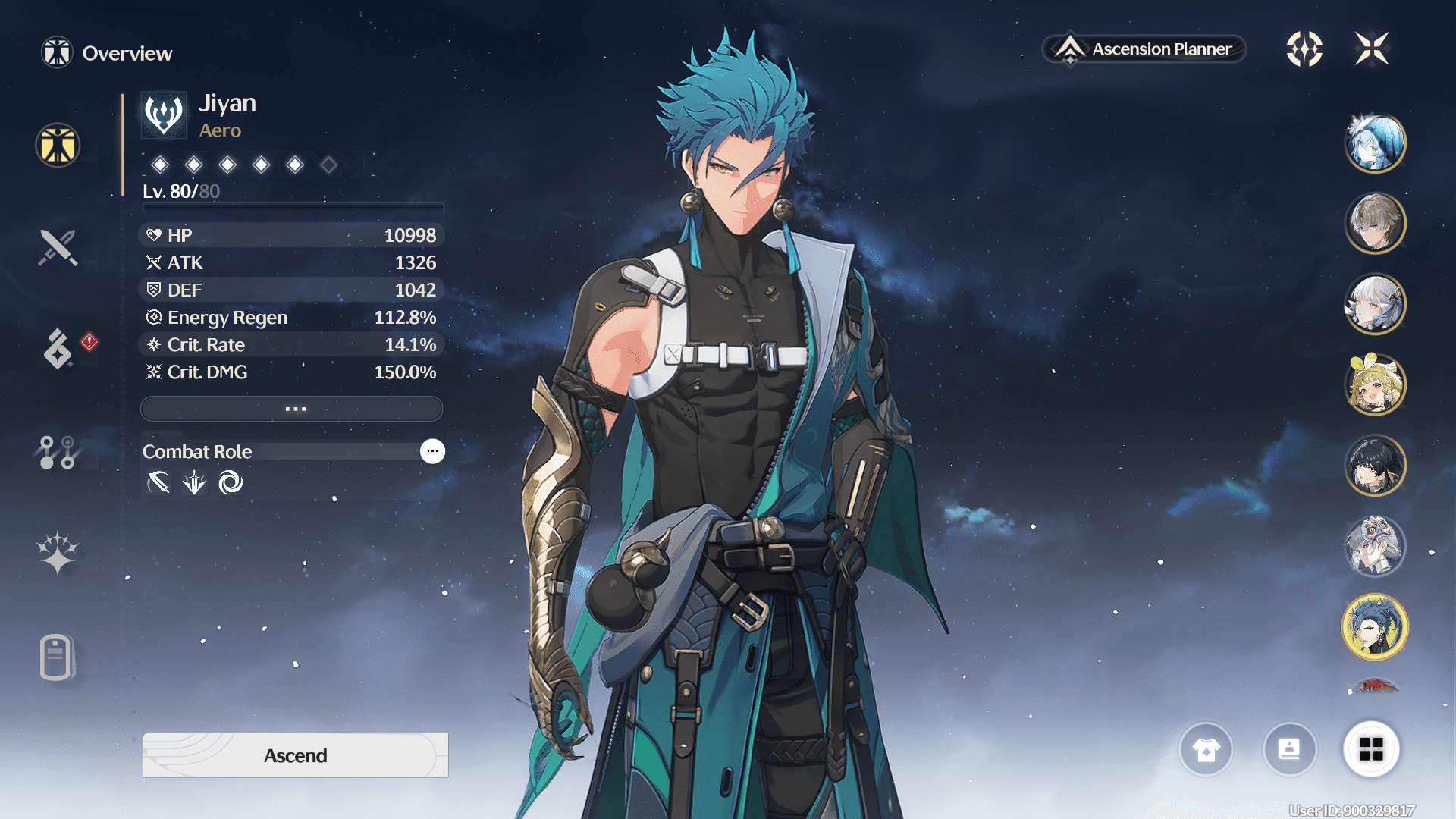The width and height of the screenshot is (1456, 819).
Task: Expand full stats with the three-dot bar
Action: [x=292, y=409]
